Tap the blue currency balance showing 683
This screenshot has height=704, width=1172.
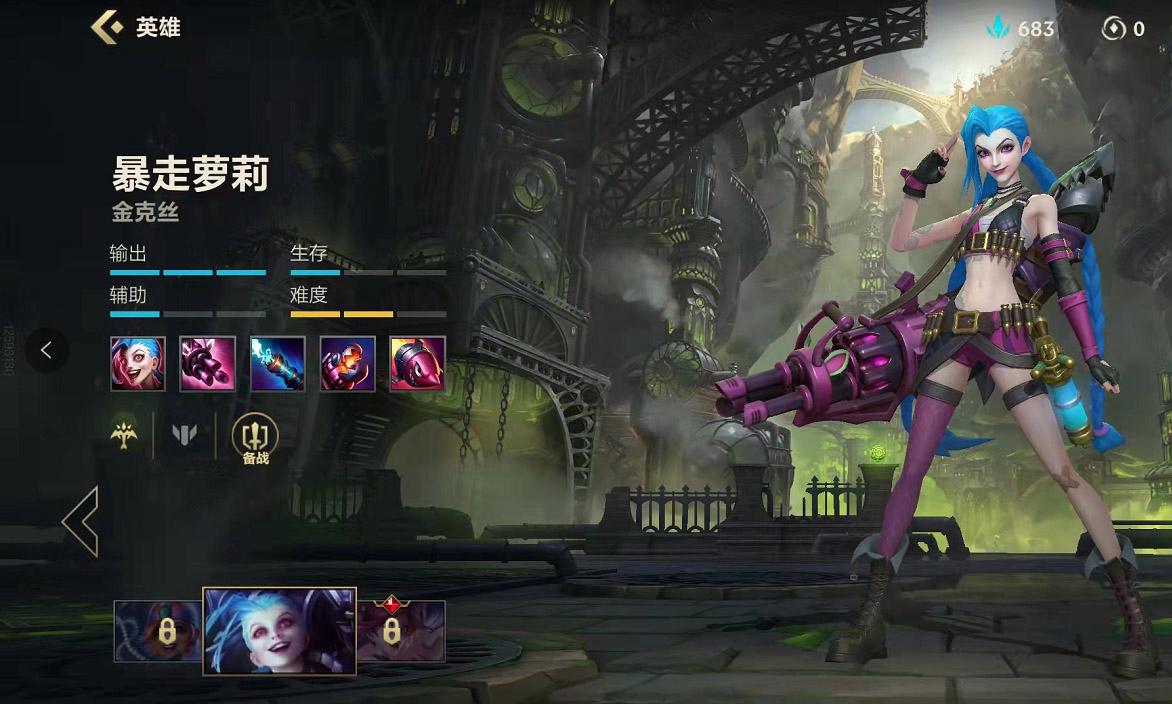(x=1020, y=29)
